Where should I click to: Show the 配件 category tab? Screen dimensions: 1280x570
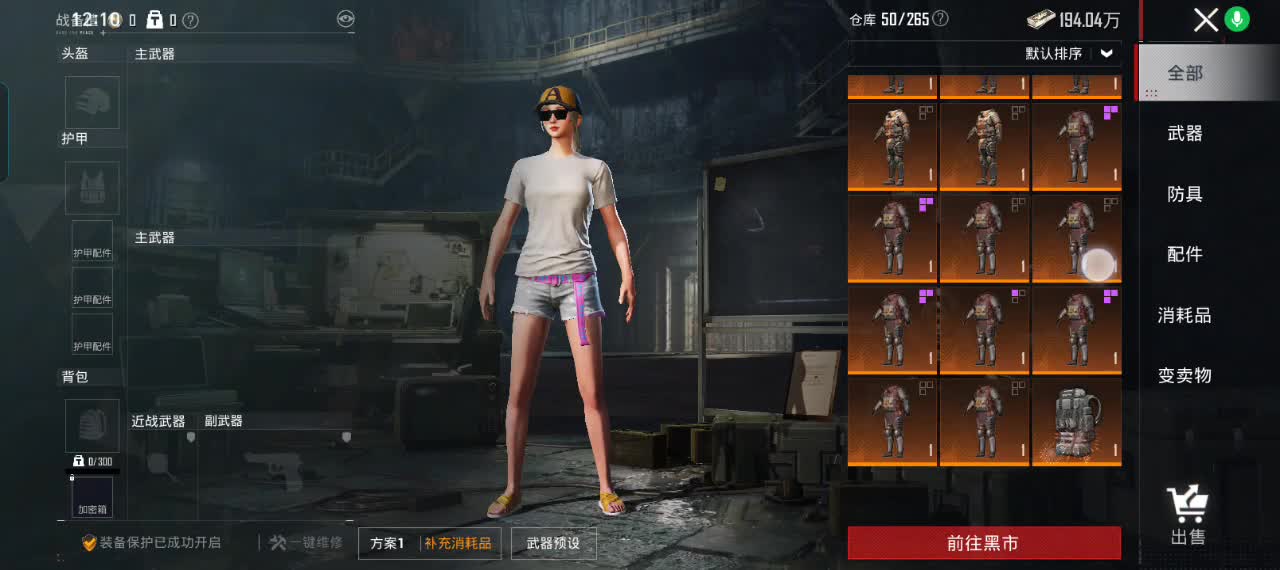1185,254
